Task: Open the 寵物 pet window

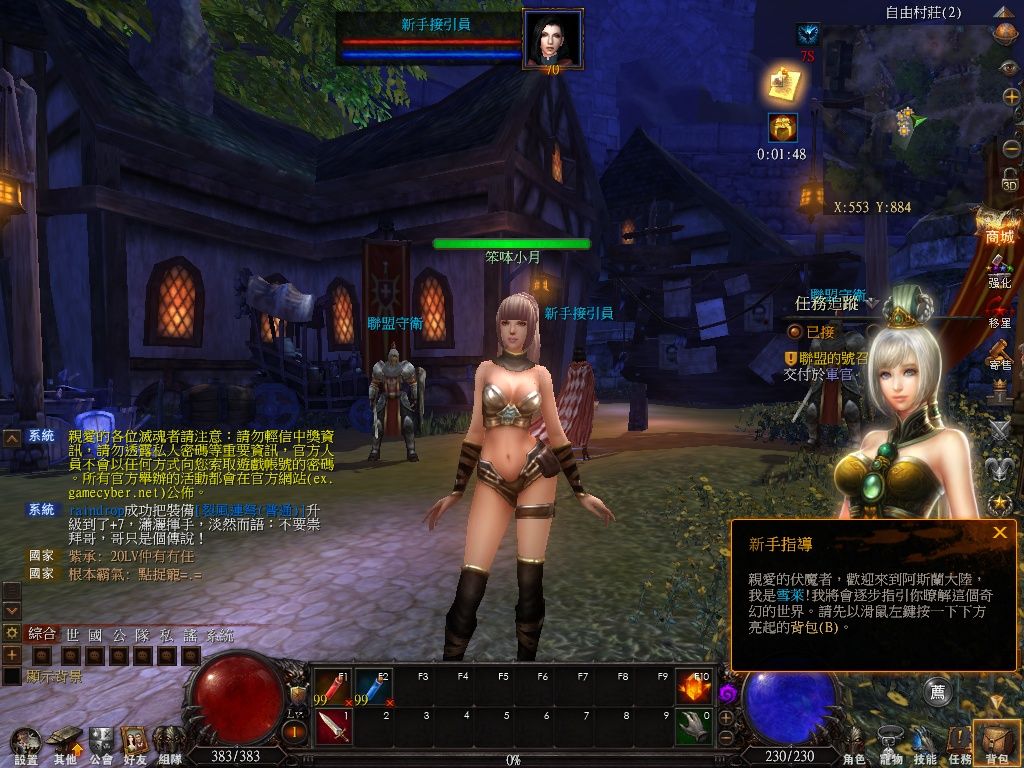Action: (x=890, y=742)
